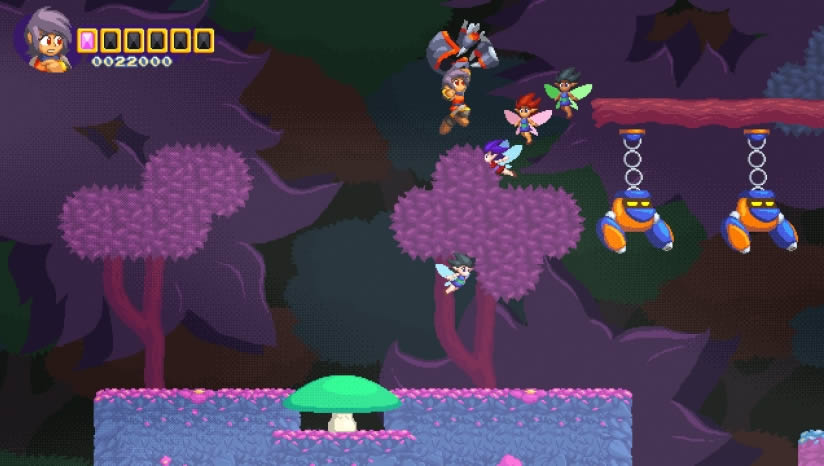Screen dimensions: 824x466
Task: Click the purple-haired hero portrait
Action: [45, 41]
